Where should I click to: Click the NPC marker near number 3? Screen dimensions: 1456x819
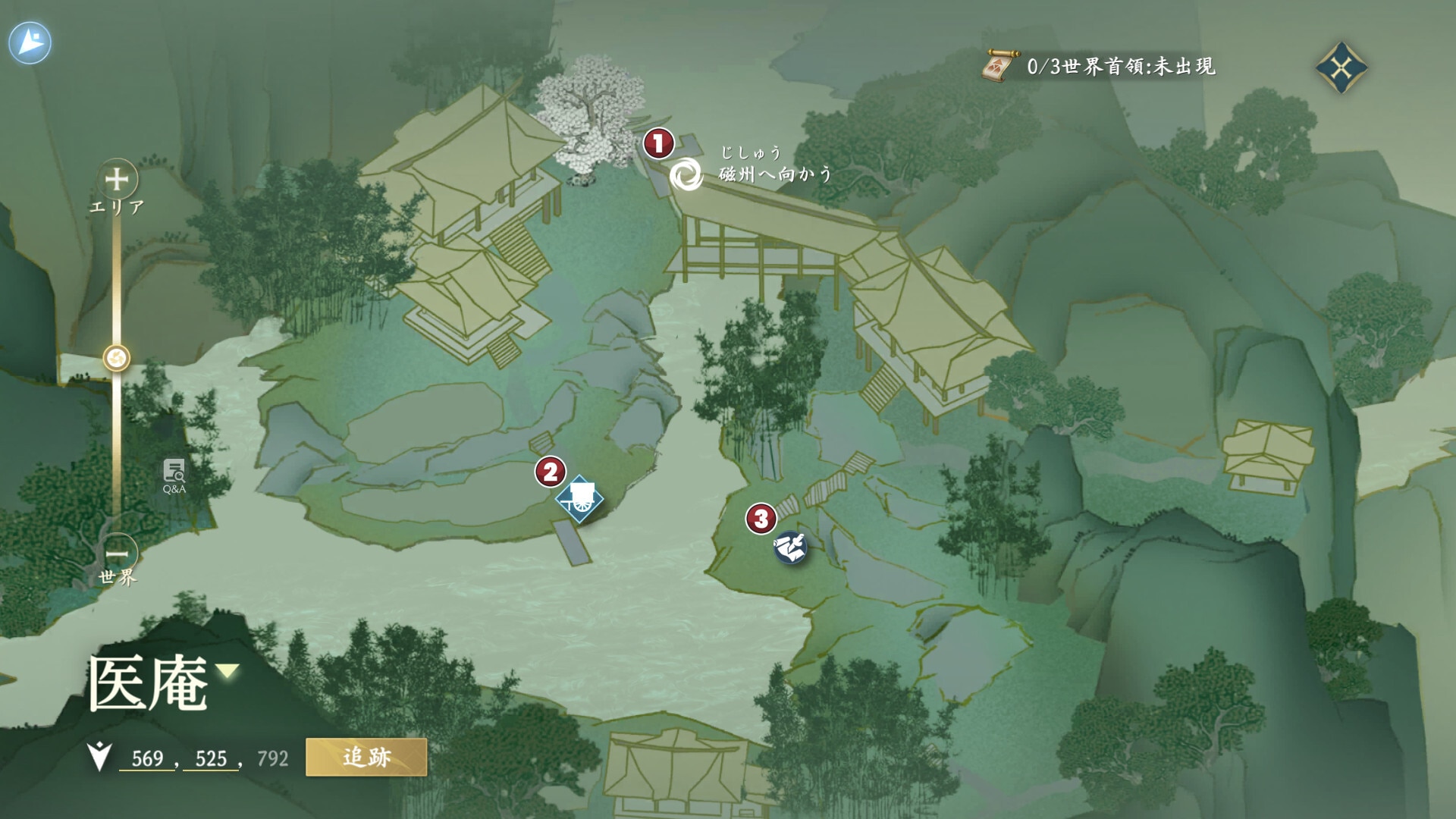(790, 547)
